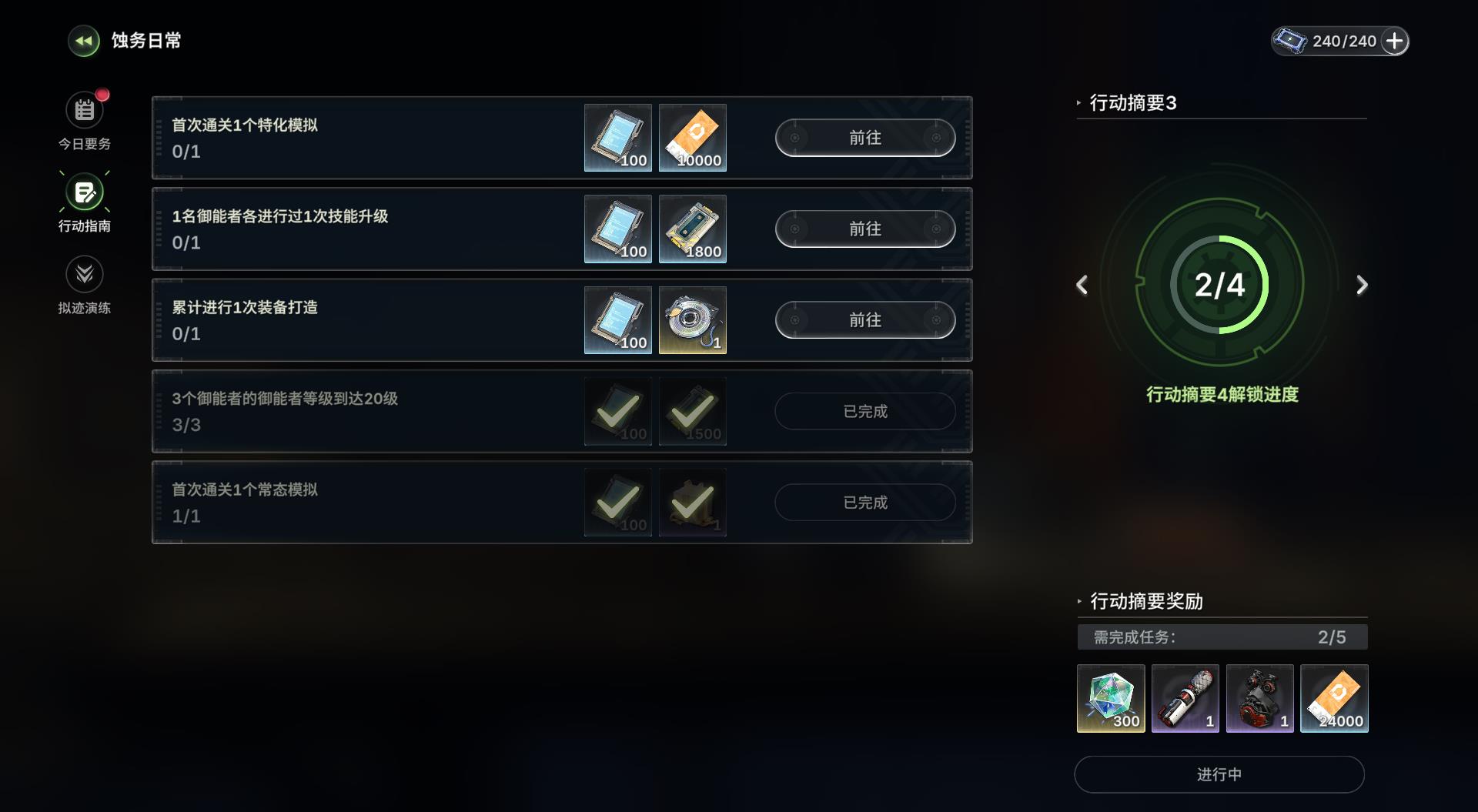Add stamina with the plus button
Screen dimensions: 1478x812
[1394, 41]
